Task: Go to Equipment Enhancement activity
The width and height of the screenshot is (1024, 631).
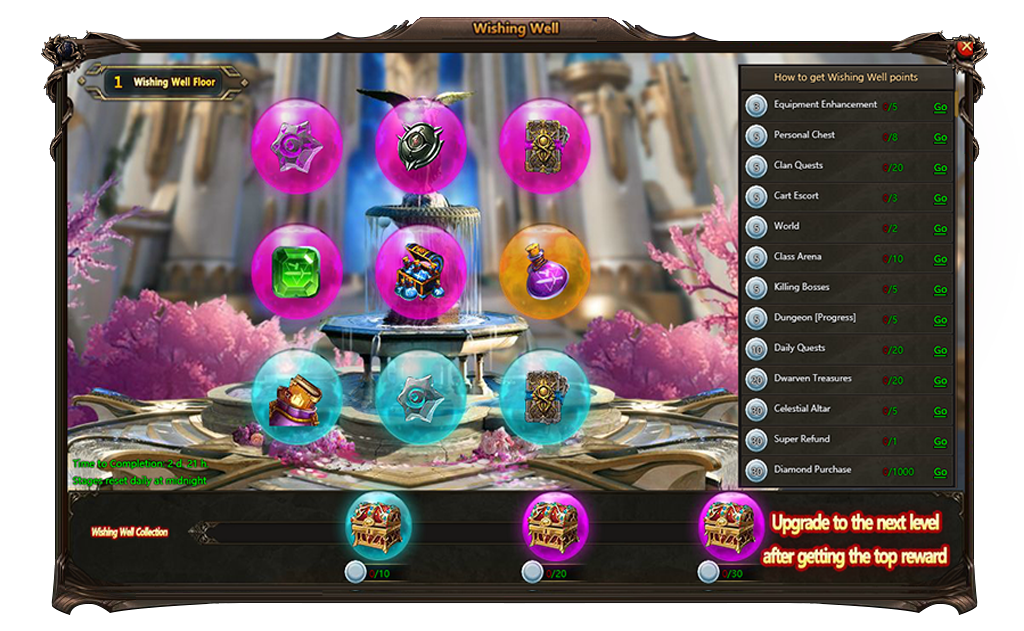Action: tap(940, 107)
